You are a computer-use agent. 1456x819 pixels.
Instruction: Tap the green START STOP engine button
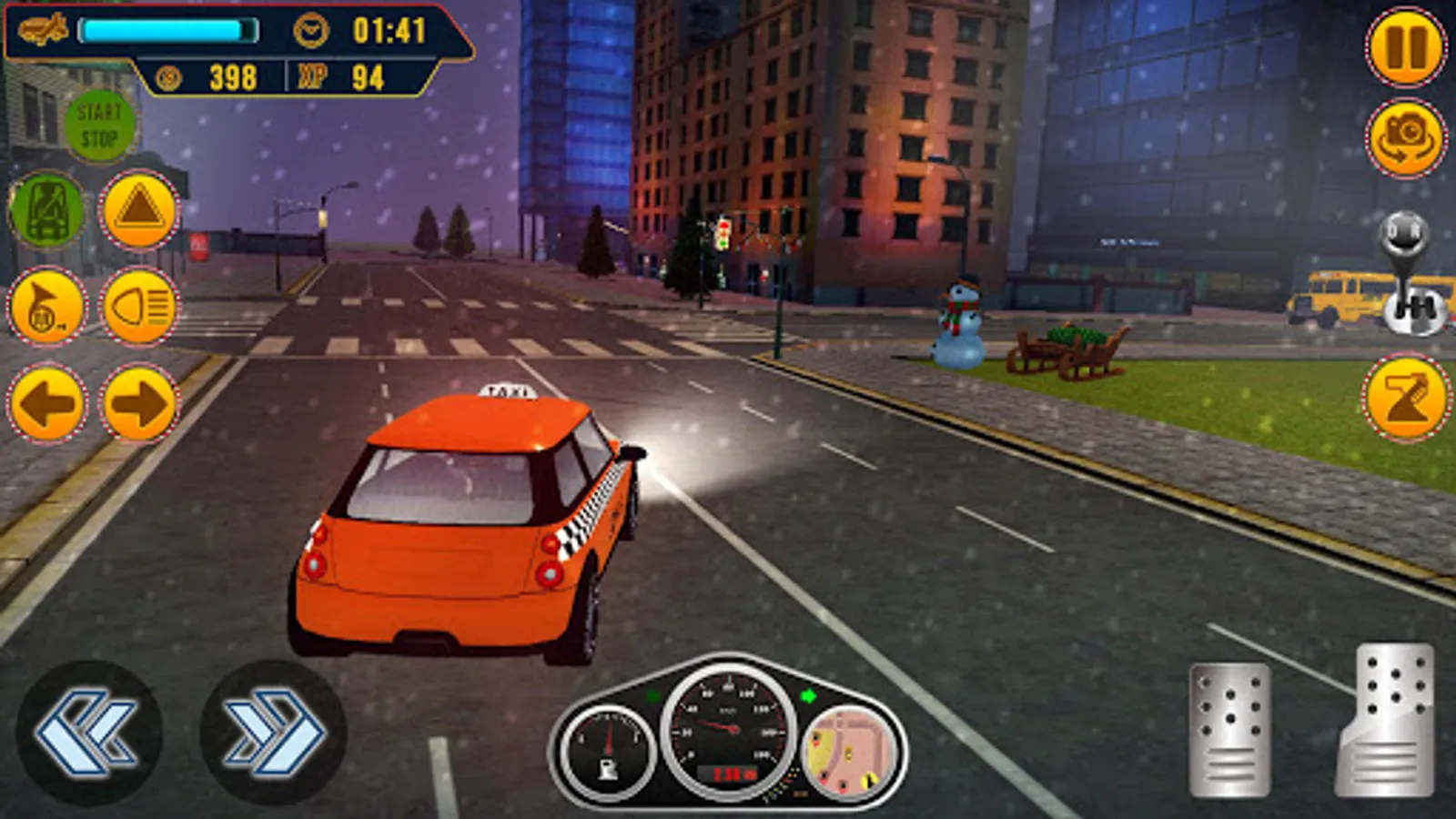click(x=99, y=126)
